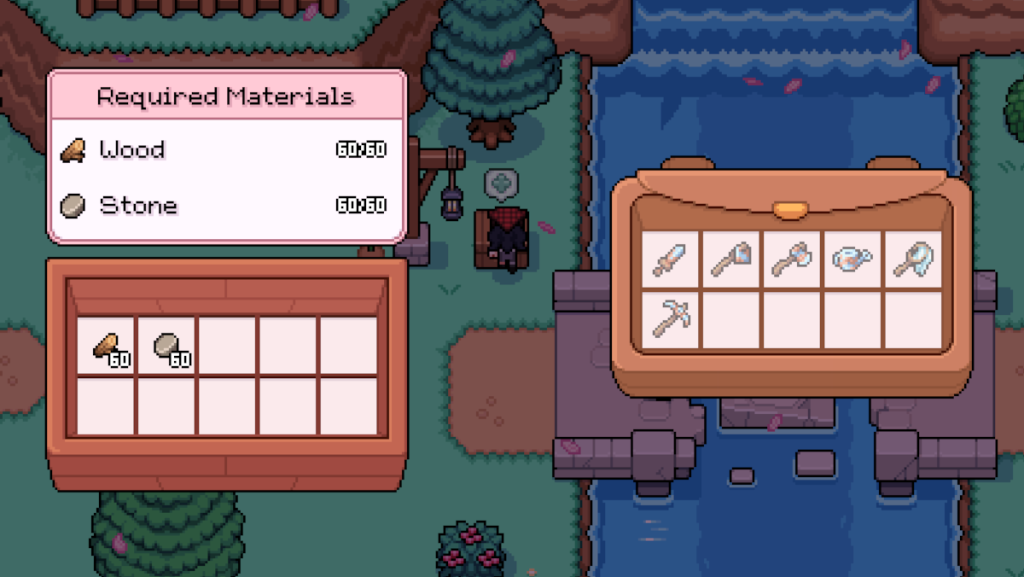1024x577 pixels.
Task: Choose the pickaxe in the bag
Action: 669,319
